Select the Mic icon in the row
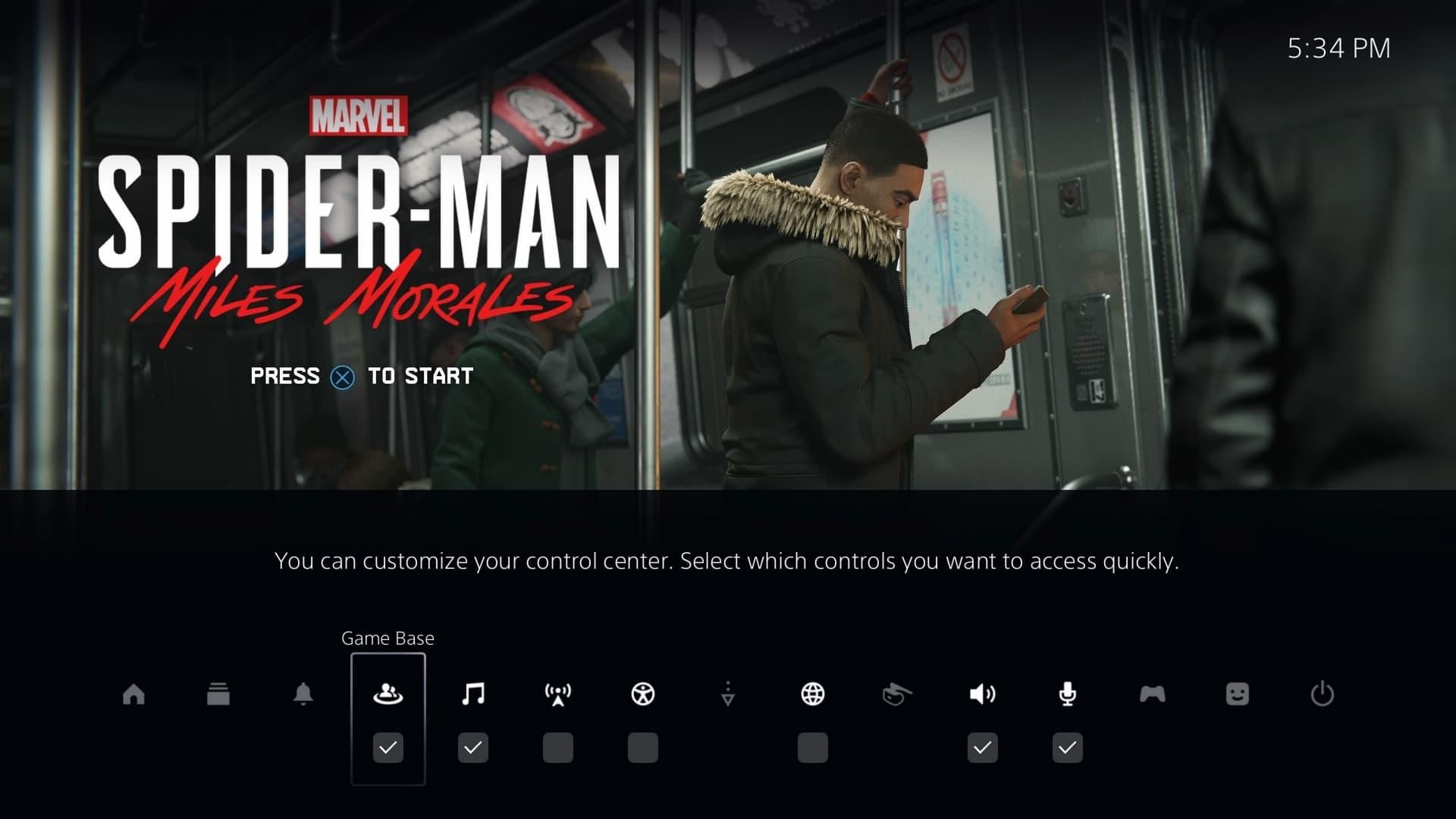 [1068, 695]
